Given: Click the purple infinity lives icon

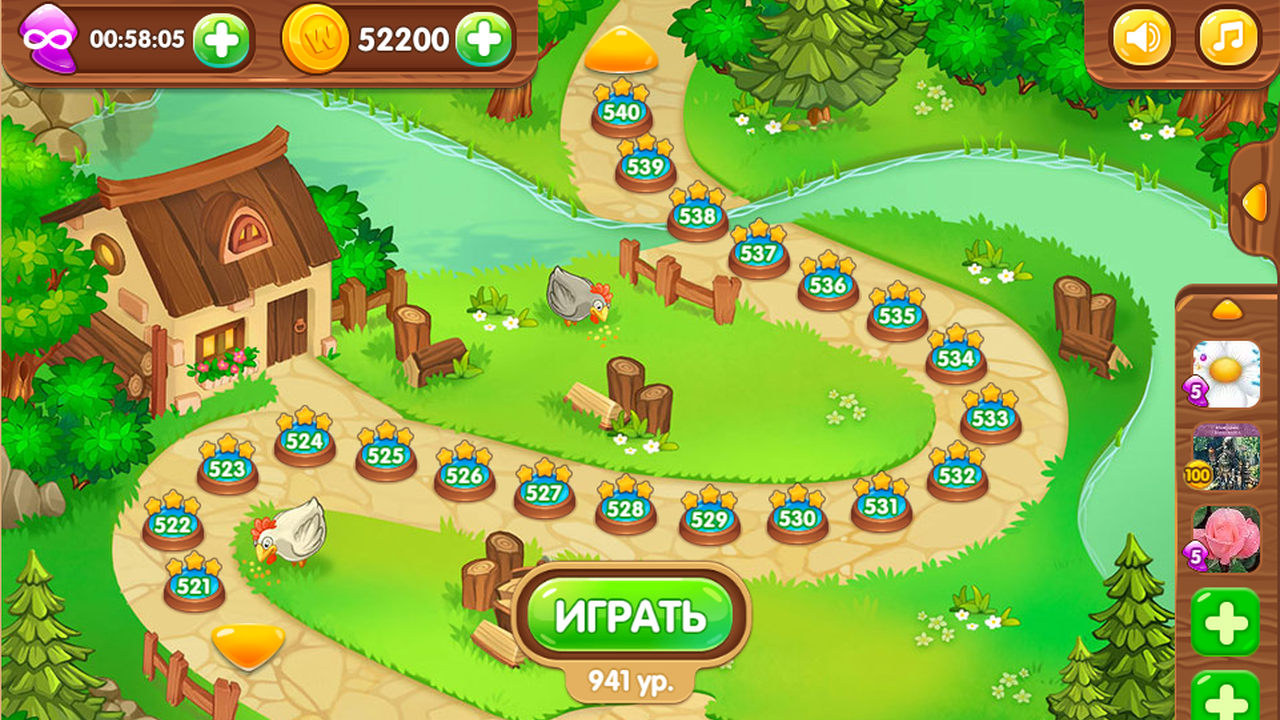Looking at the screenshot, I should click(48, 38).
